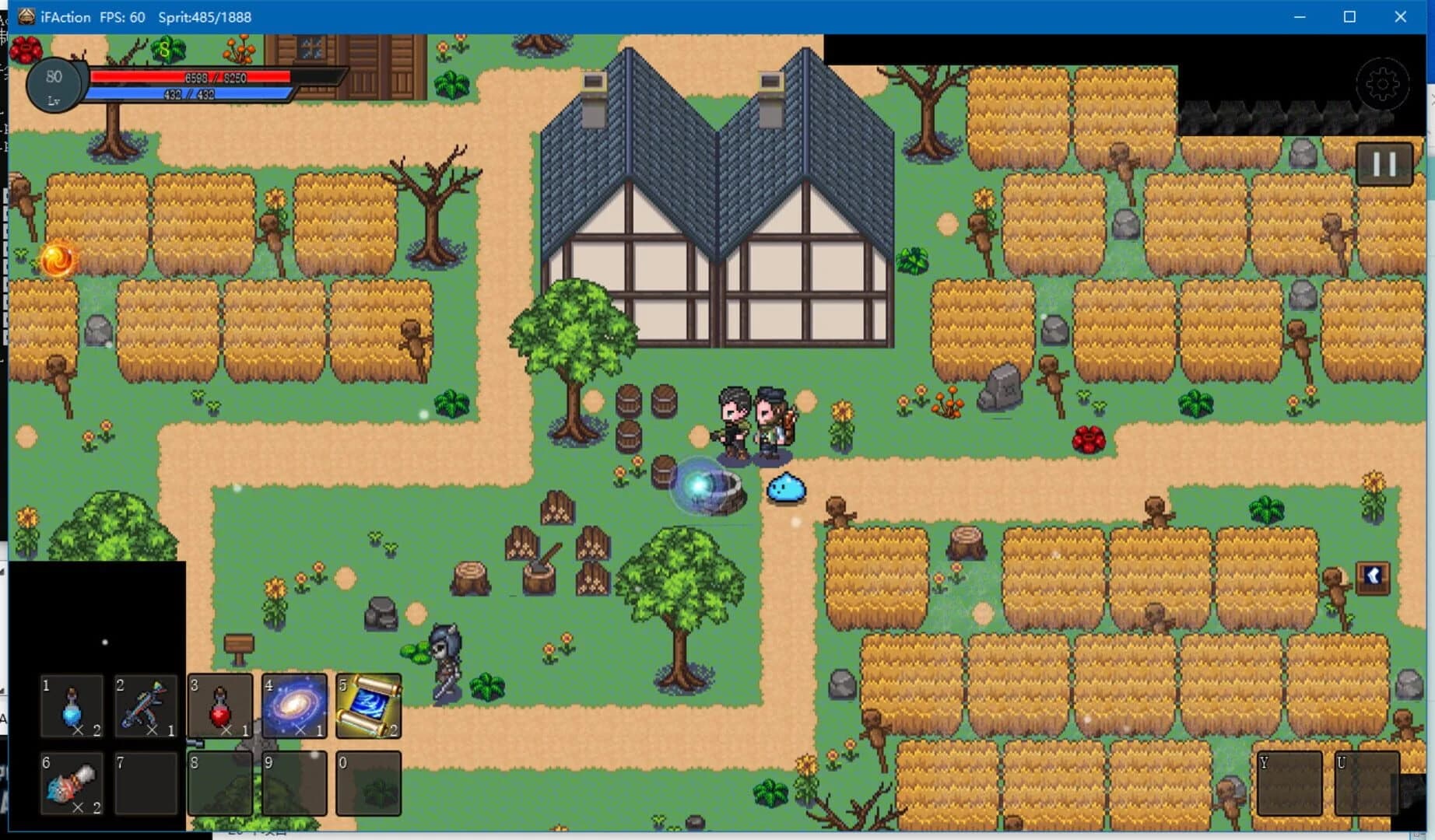Select the blue mana potion in slot 1

pyautogui.click(x=72, y=706)
